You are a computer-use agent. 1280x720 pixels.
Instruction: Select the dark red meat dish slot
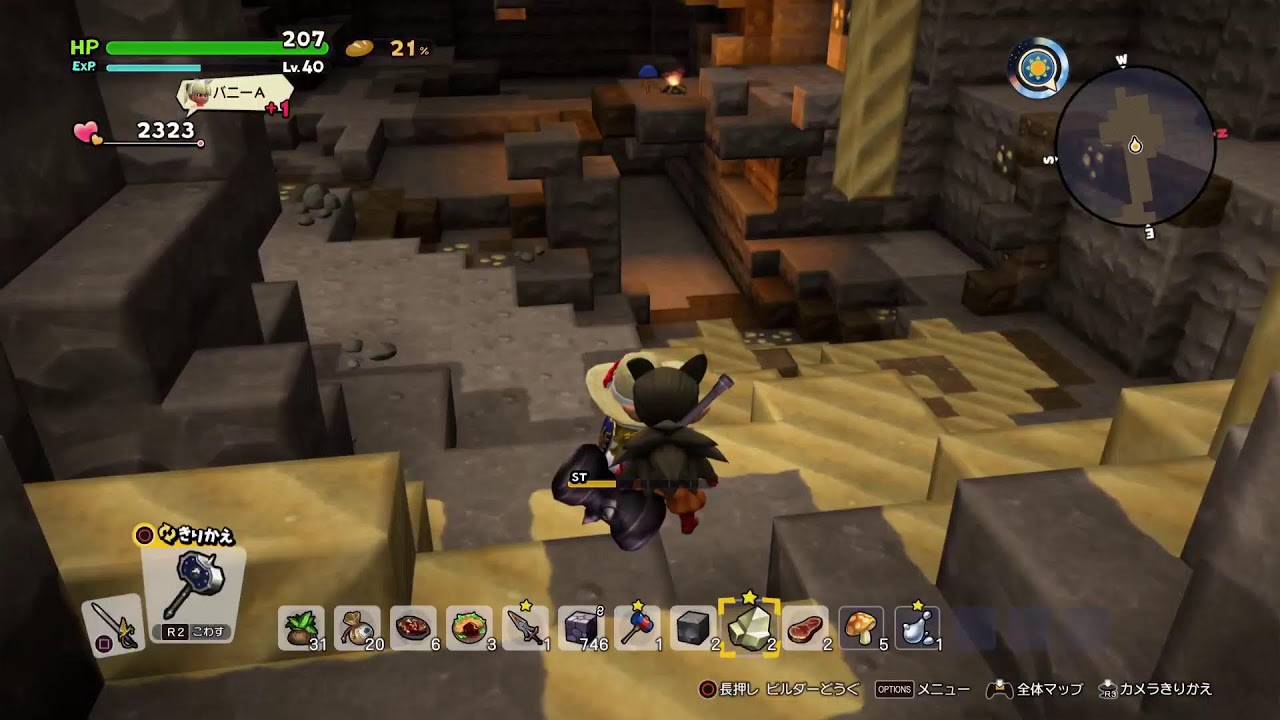(413, 628)
